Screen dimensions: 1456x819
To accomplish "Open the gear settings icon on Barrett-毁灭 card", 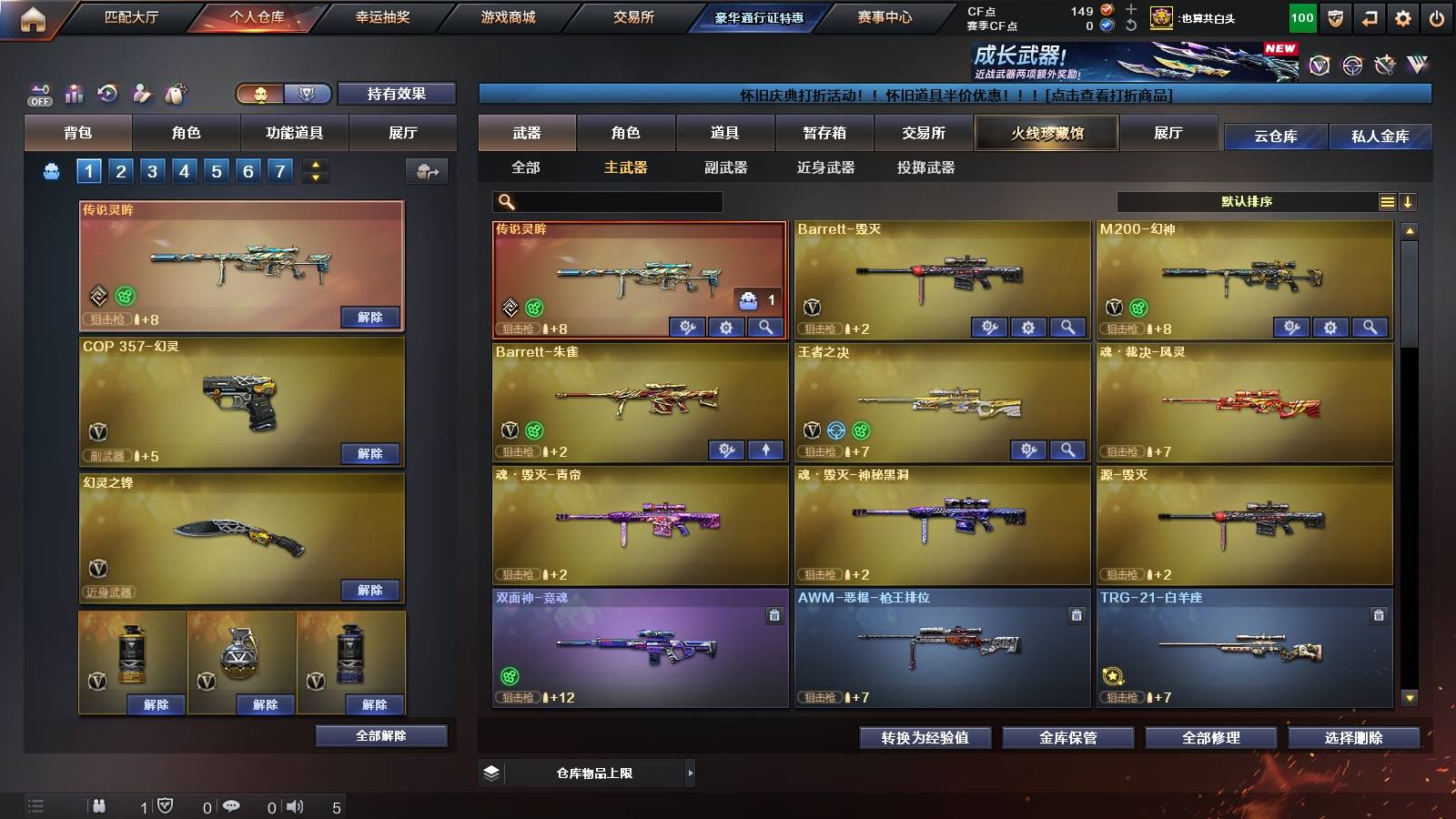I will tap(1027, 329).
